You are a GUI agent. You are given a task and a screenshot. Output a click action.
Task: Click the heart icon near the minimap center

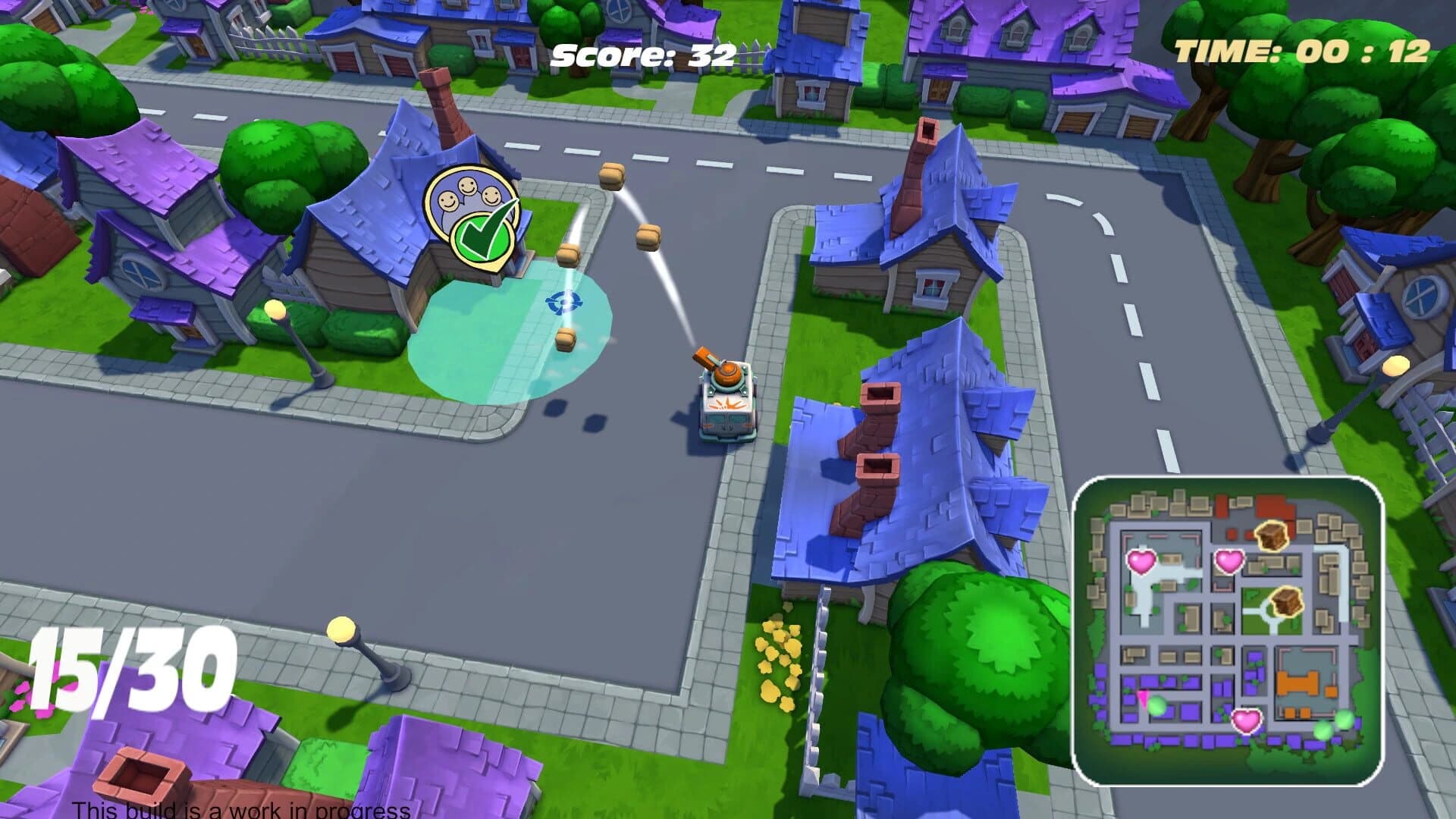pyautogui.click(x=1228, y=562)
